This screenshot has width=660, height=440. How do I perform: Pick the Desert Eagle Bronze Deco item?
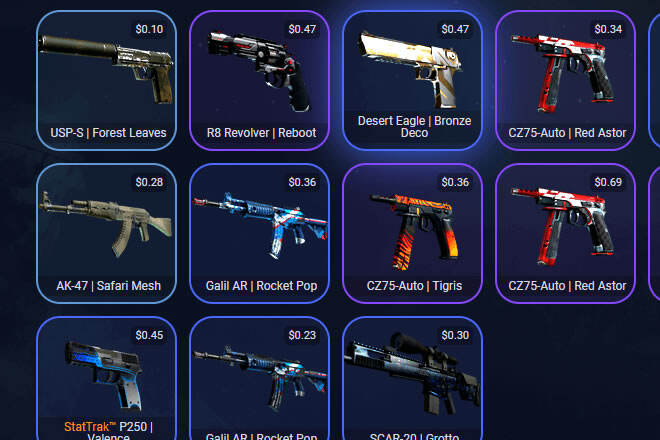coord(412,80)
